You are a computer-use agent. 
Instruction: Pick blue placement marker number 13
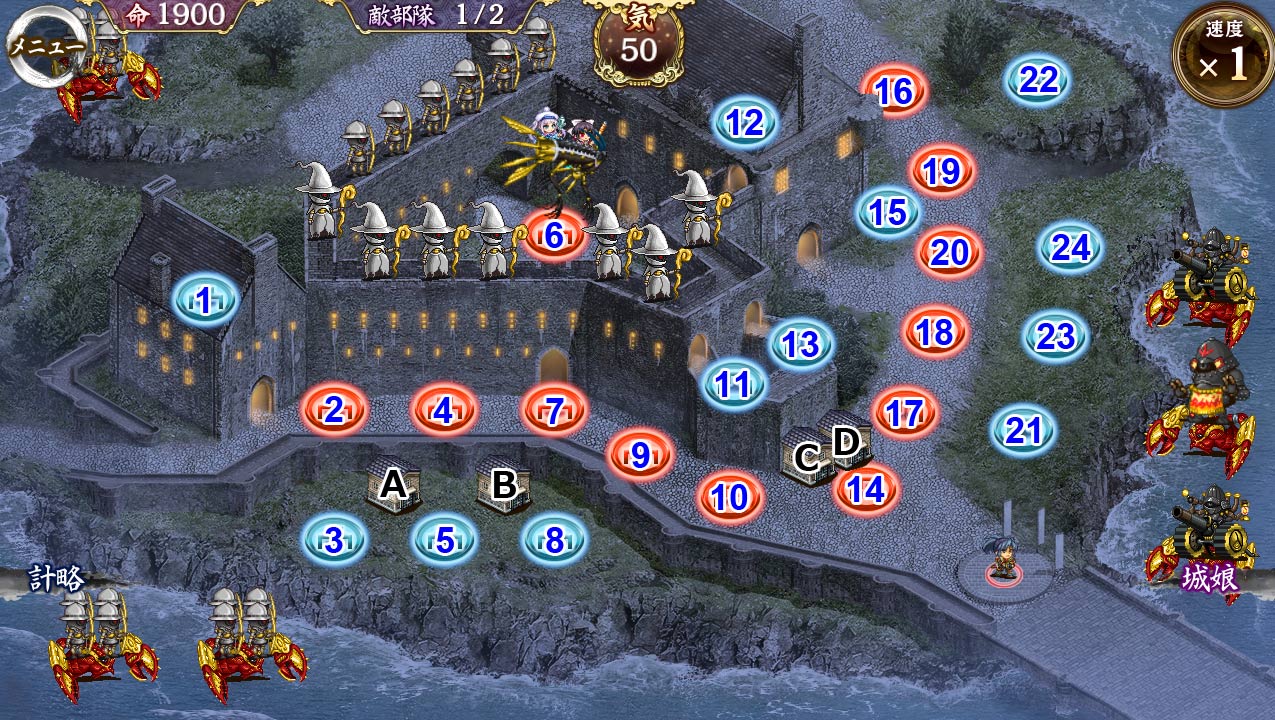click(x=801, y=345)
